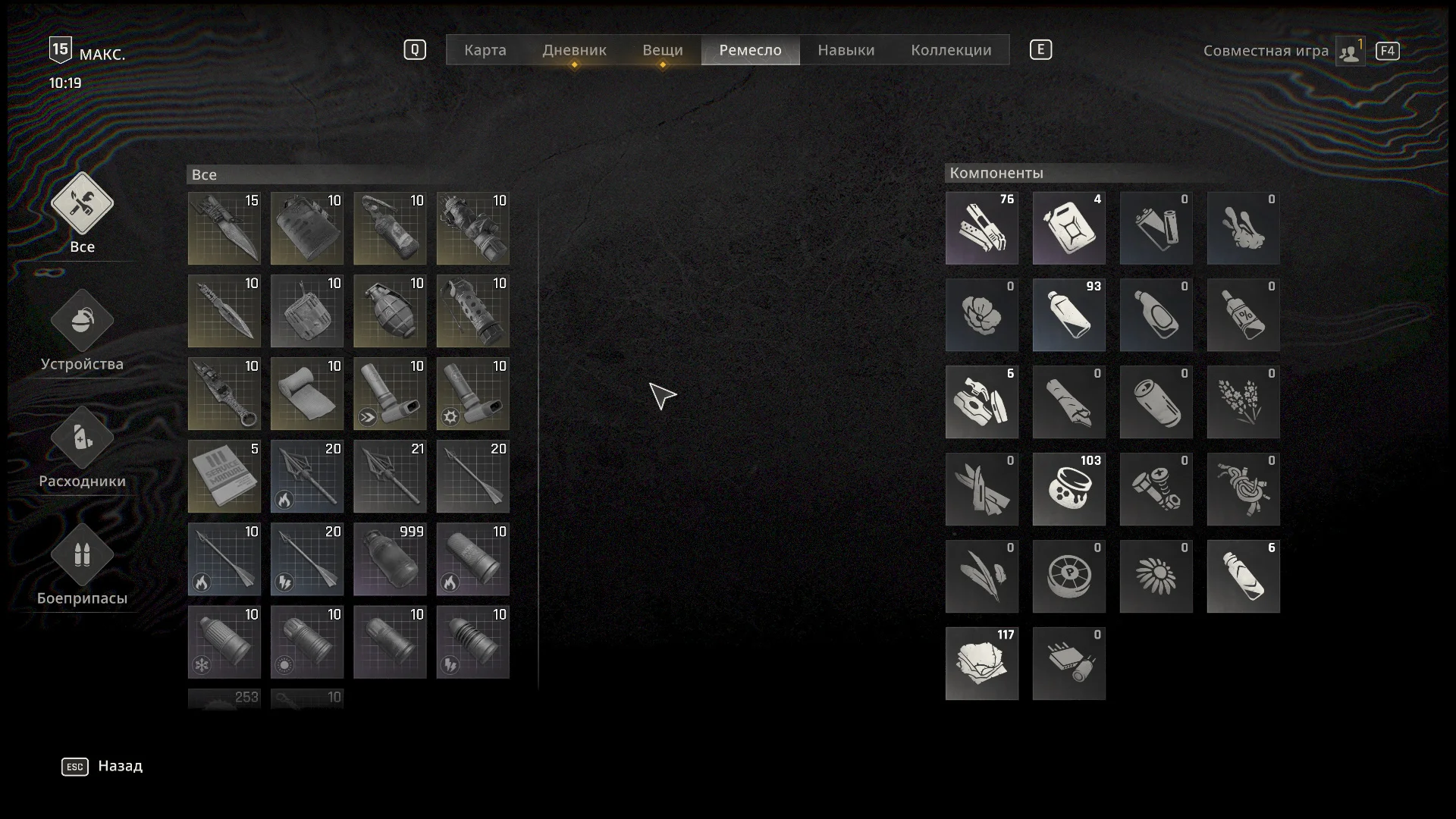Open the Коллекции tab
The width and height of the screenshot is (1456, 819).
click(951, 50)
